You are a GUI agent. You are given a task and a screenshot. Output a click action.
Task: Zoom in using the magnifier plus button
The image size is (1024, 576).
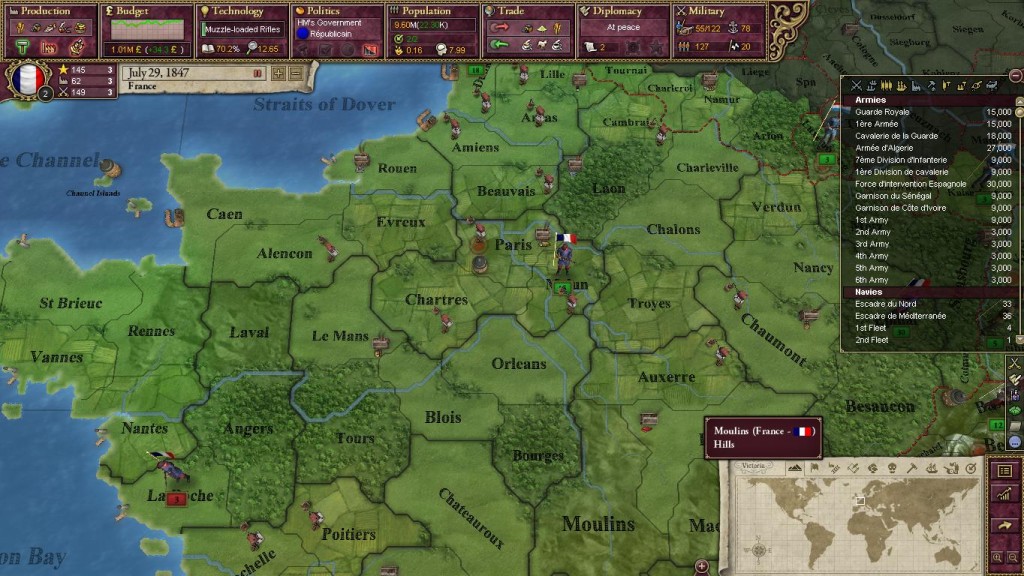[996, 557]
